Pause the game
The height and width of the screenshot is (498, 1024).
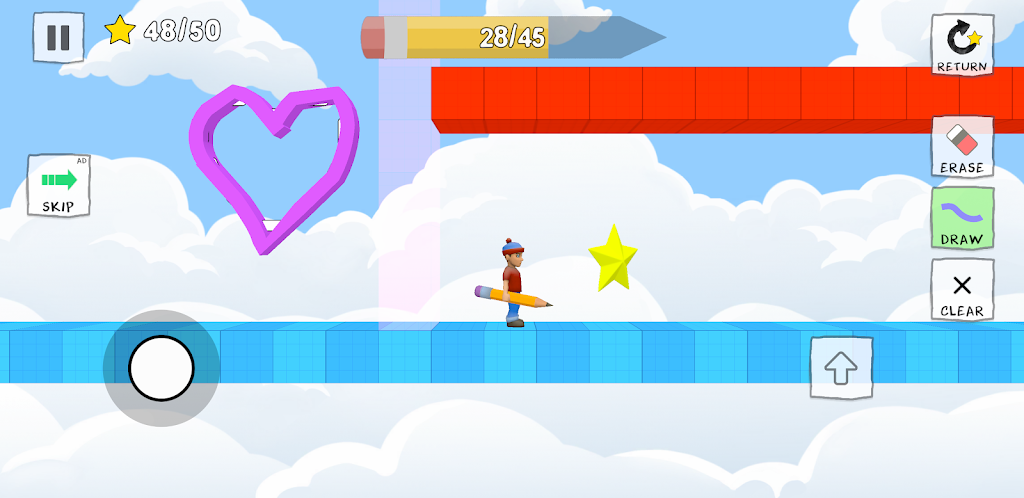58,37
